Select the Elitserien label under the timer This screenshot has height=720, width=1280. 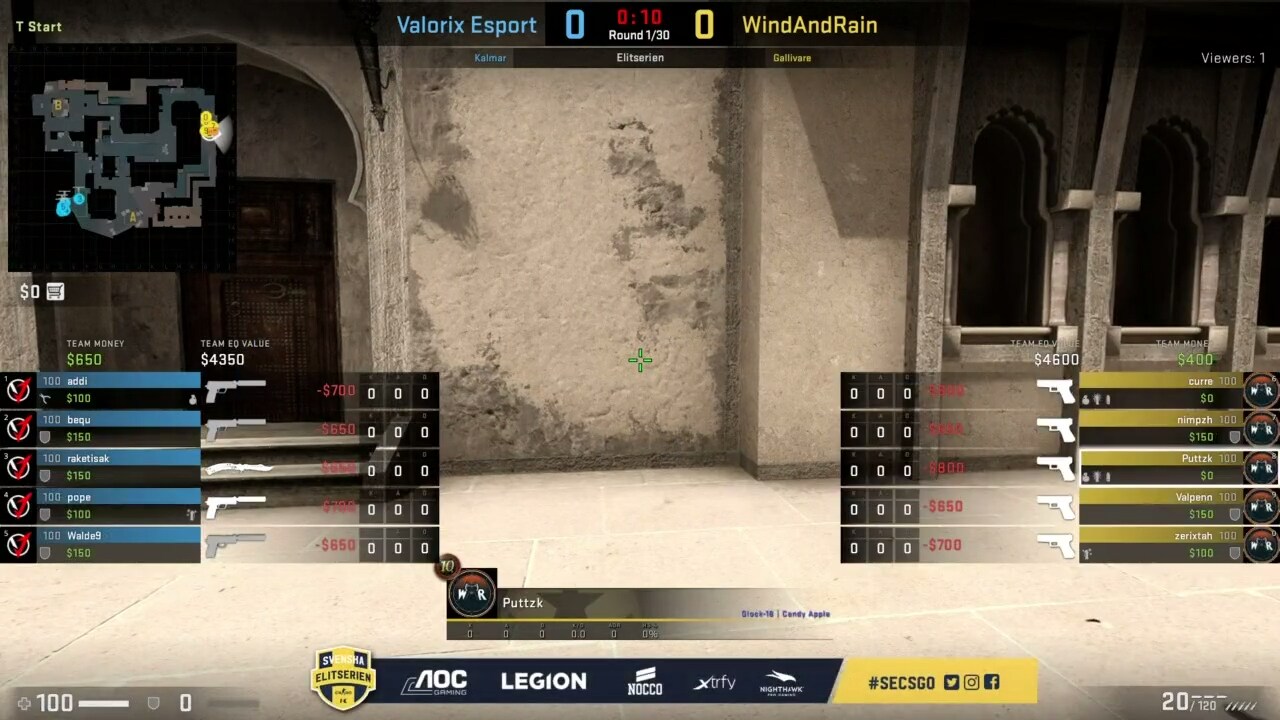[639, 57]
